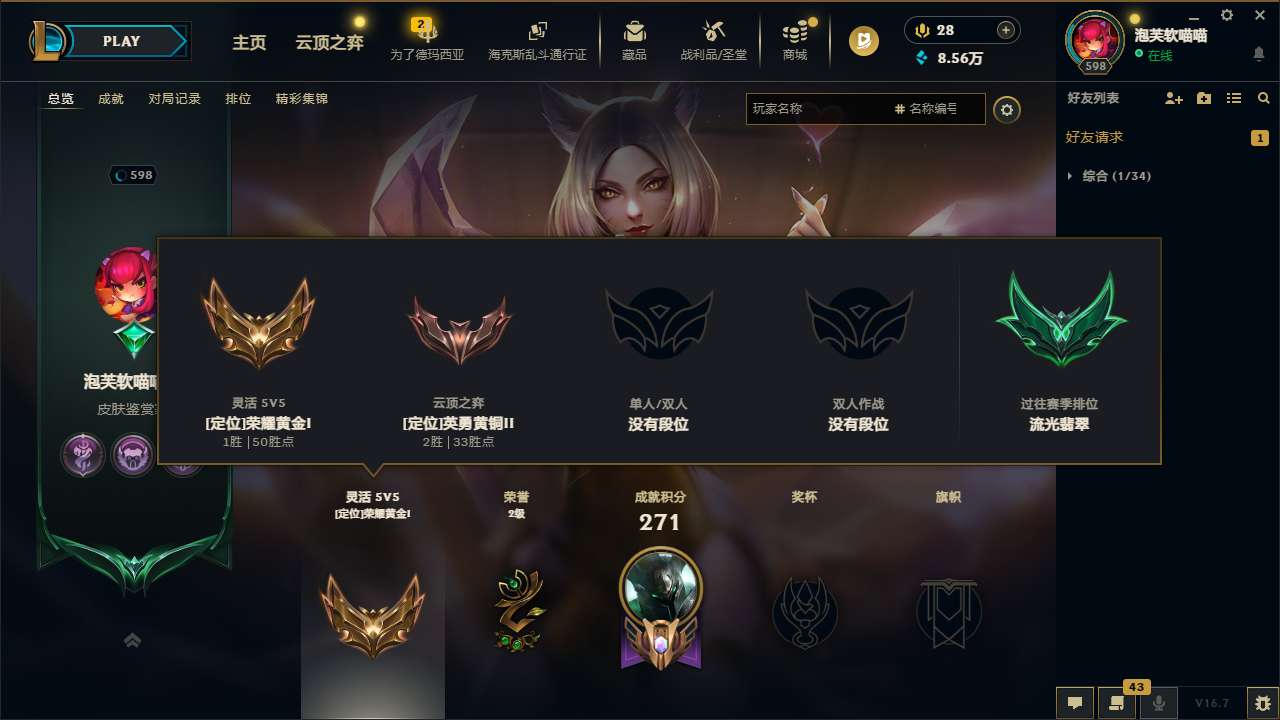Click the add friend icon
Screen dimensions: 1280x720
1172,98
